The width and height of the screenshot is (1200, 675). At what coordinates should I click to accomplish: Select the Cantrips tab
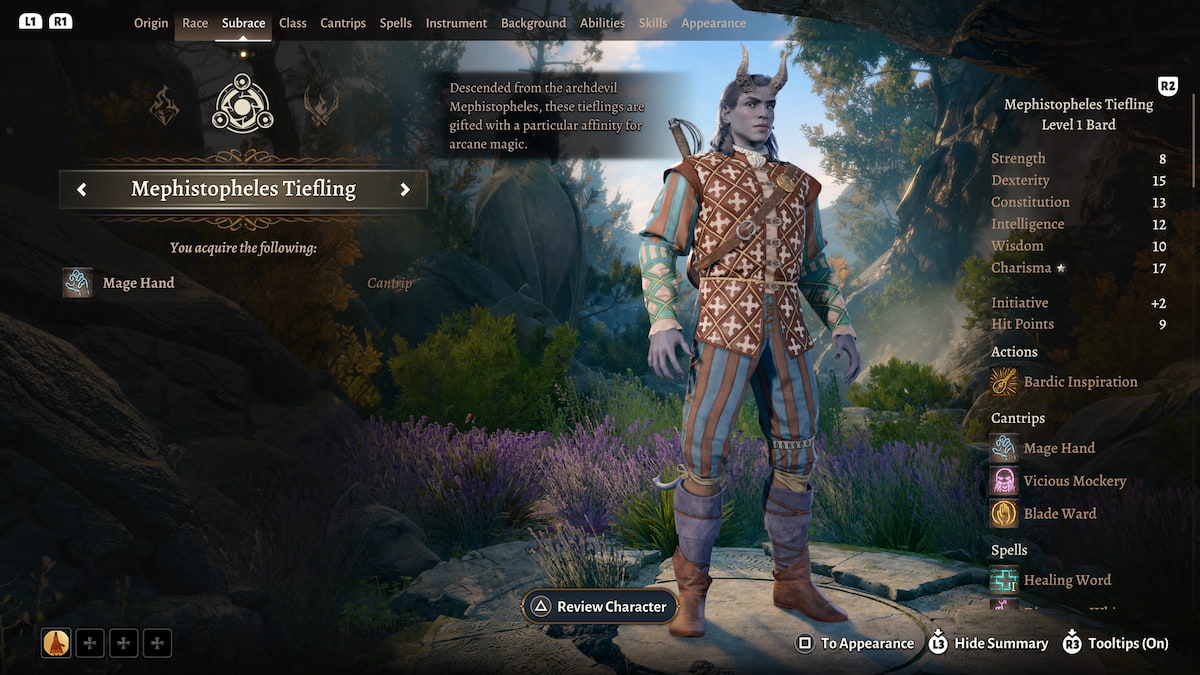pos(343,23)
